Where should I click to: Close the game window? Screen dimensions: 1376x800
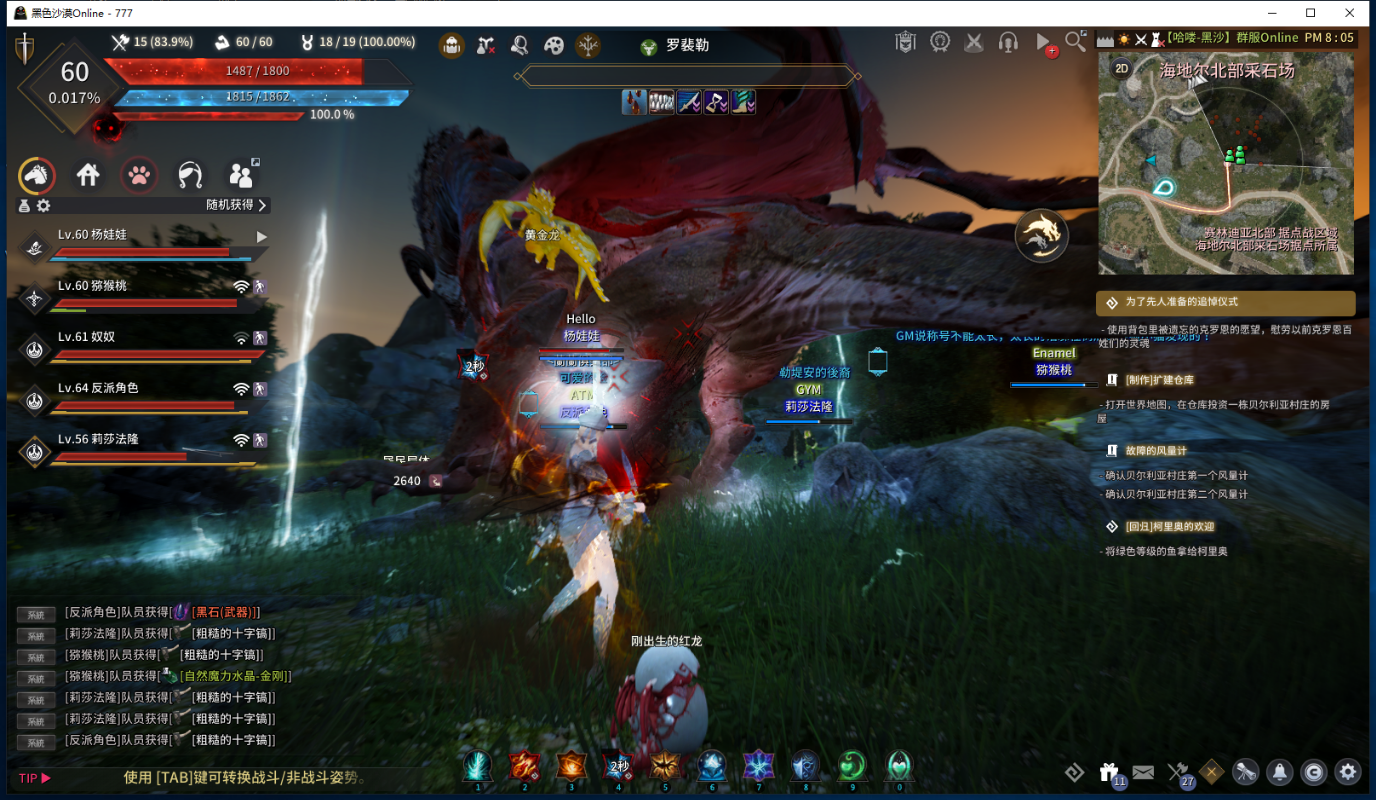coord(1348,13)
